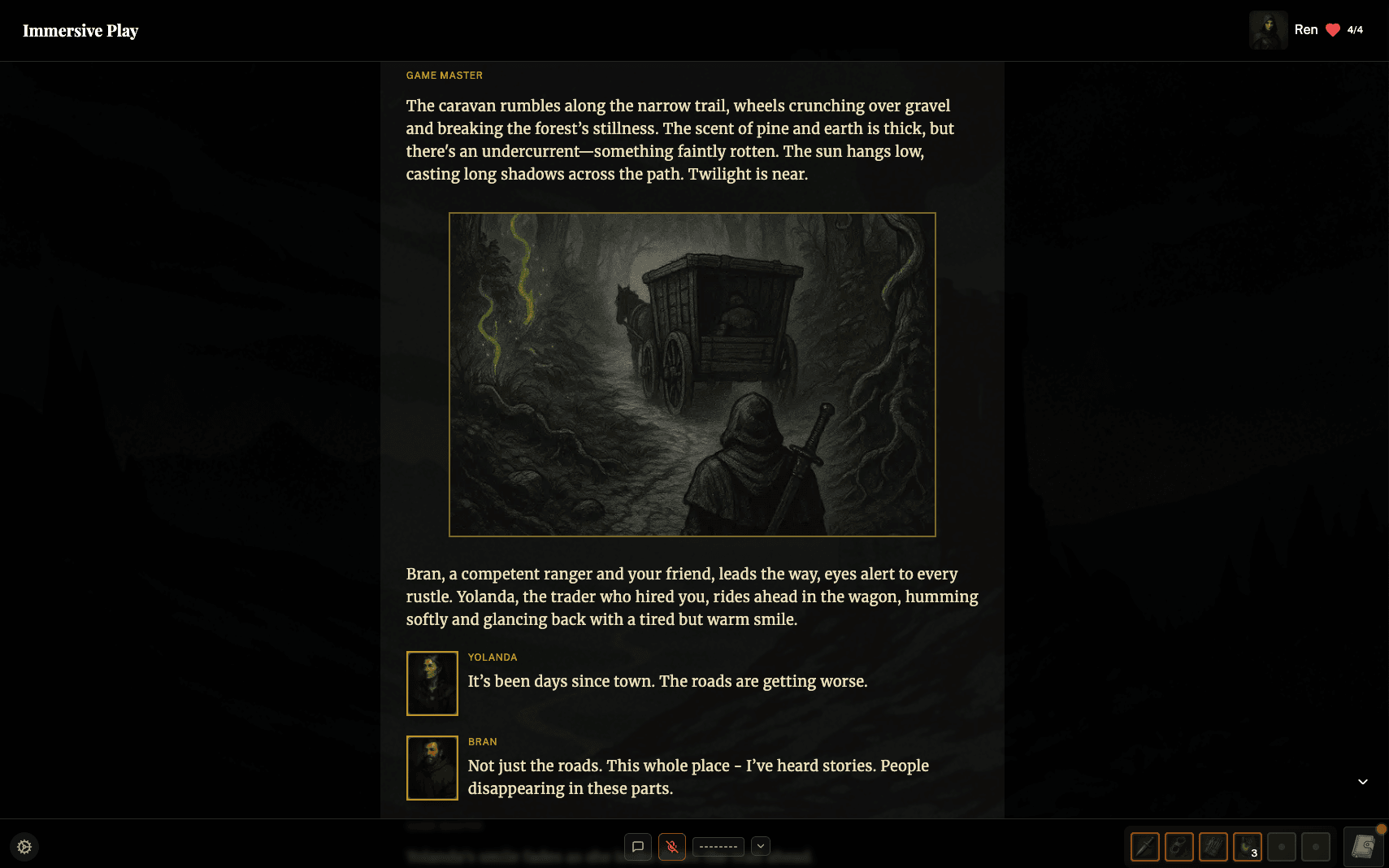Image resolution: width=1389 pixels, height=868 pixels.
Task: Click the GAME MASTER label
Action: tap(444, 75)
